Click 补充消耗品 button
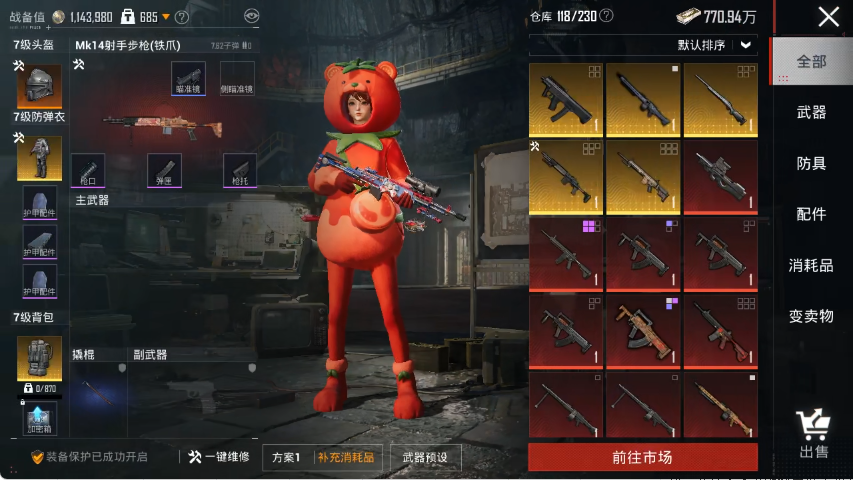 [346, 457]
